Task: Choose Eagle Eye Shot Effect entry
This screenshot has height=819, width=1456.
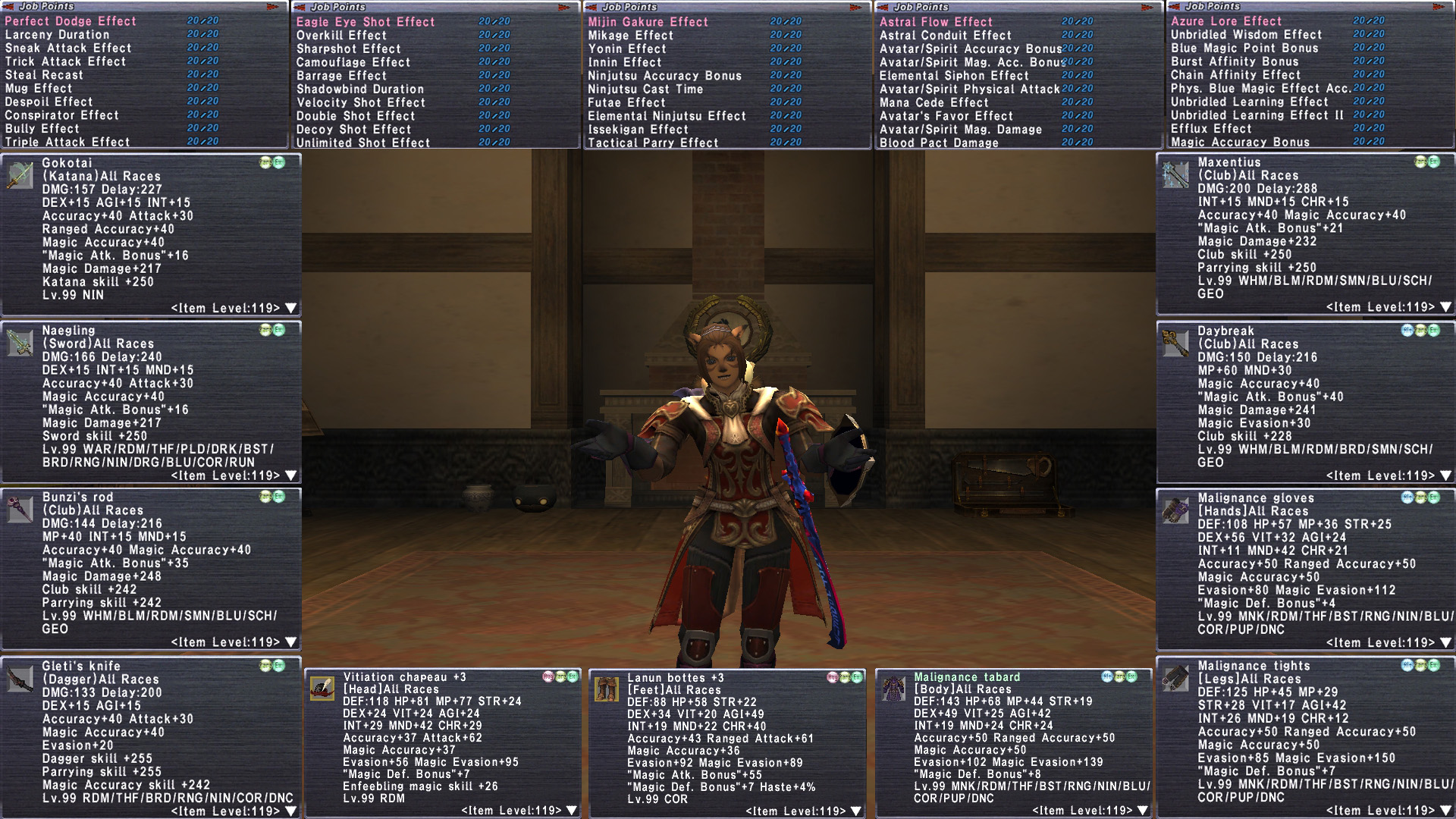Action: (366, 22)
